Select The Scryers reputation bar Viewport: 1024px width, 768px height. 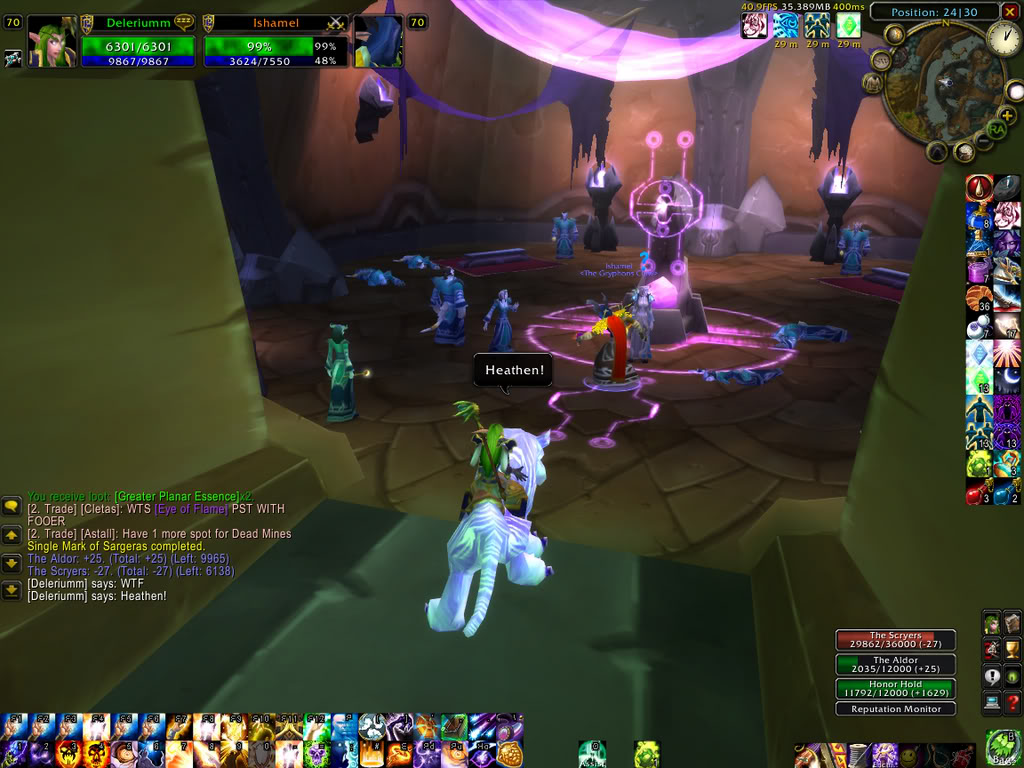[x=895, y=640]
